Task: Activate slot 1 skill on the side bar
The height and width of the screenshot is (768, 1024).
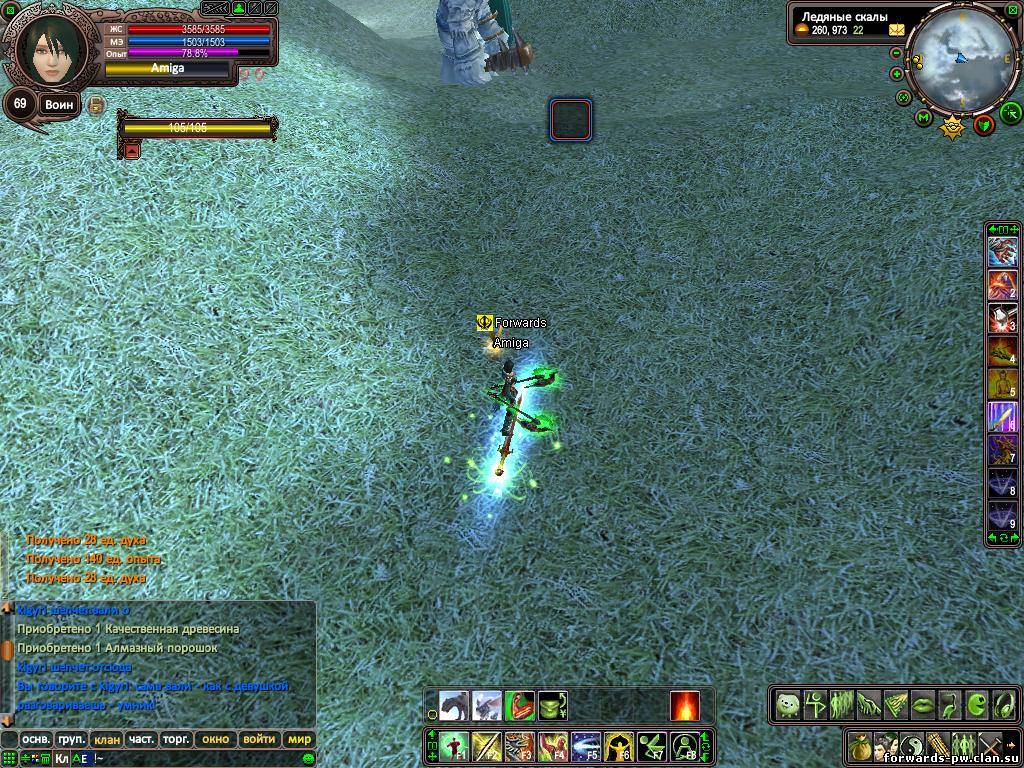Action: [x=1003, y=252]
